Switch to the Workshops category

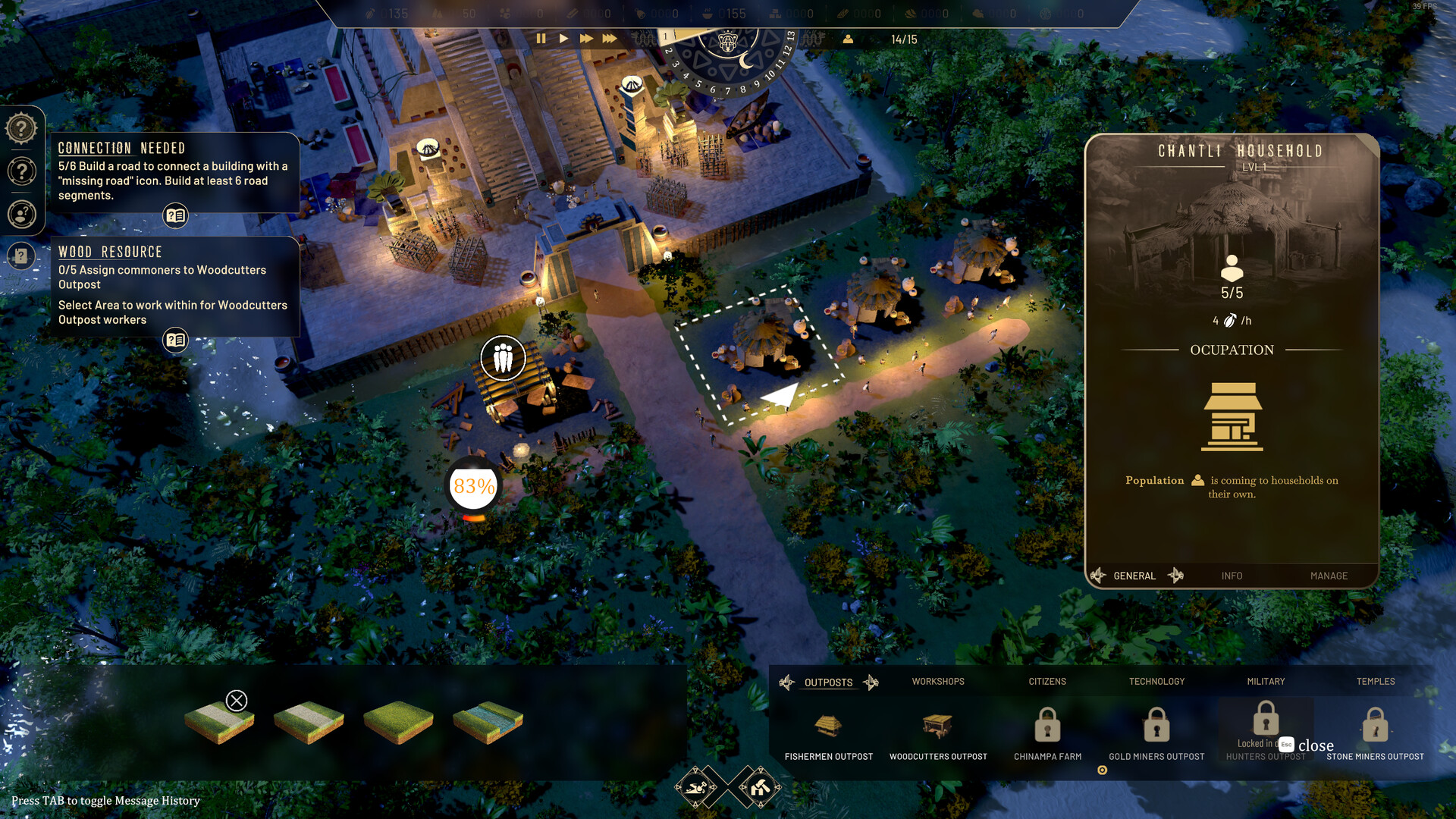click(x=937, y=681)
